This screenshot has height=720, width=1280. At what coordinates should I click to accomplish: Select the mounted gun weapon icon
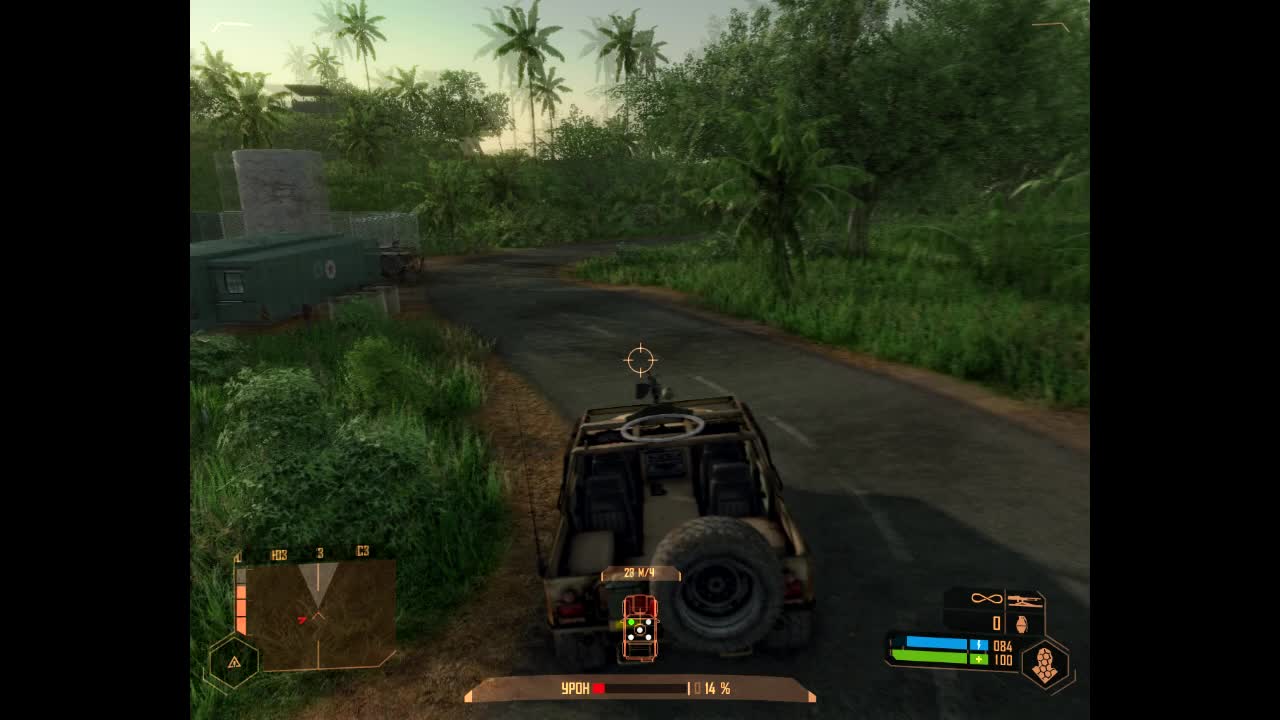[x=1025, y=600]
